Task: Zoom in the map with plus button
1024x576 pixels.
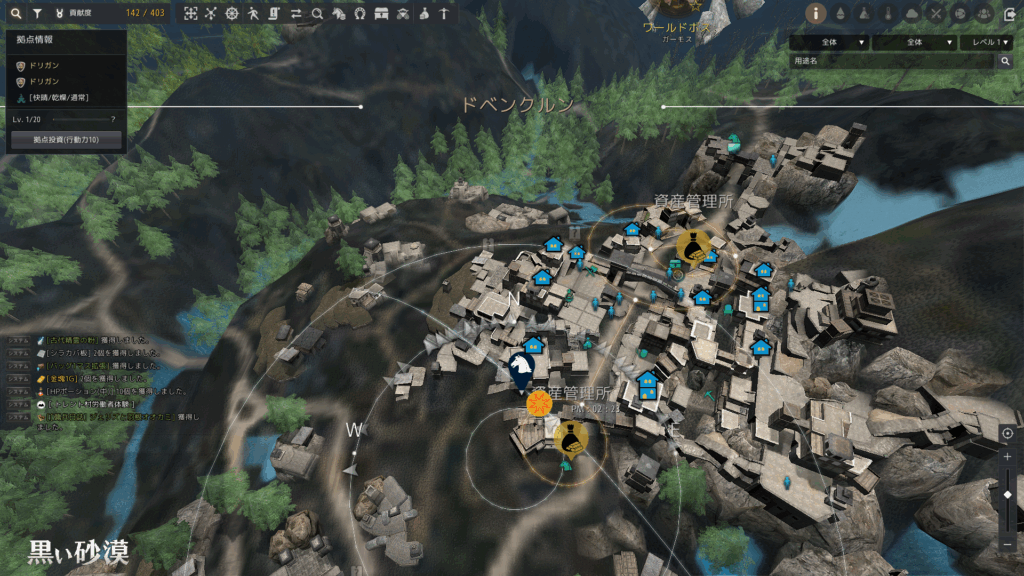Action: [x=1007, y=456]
